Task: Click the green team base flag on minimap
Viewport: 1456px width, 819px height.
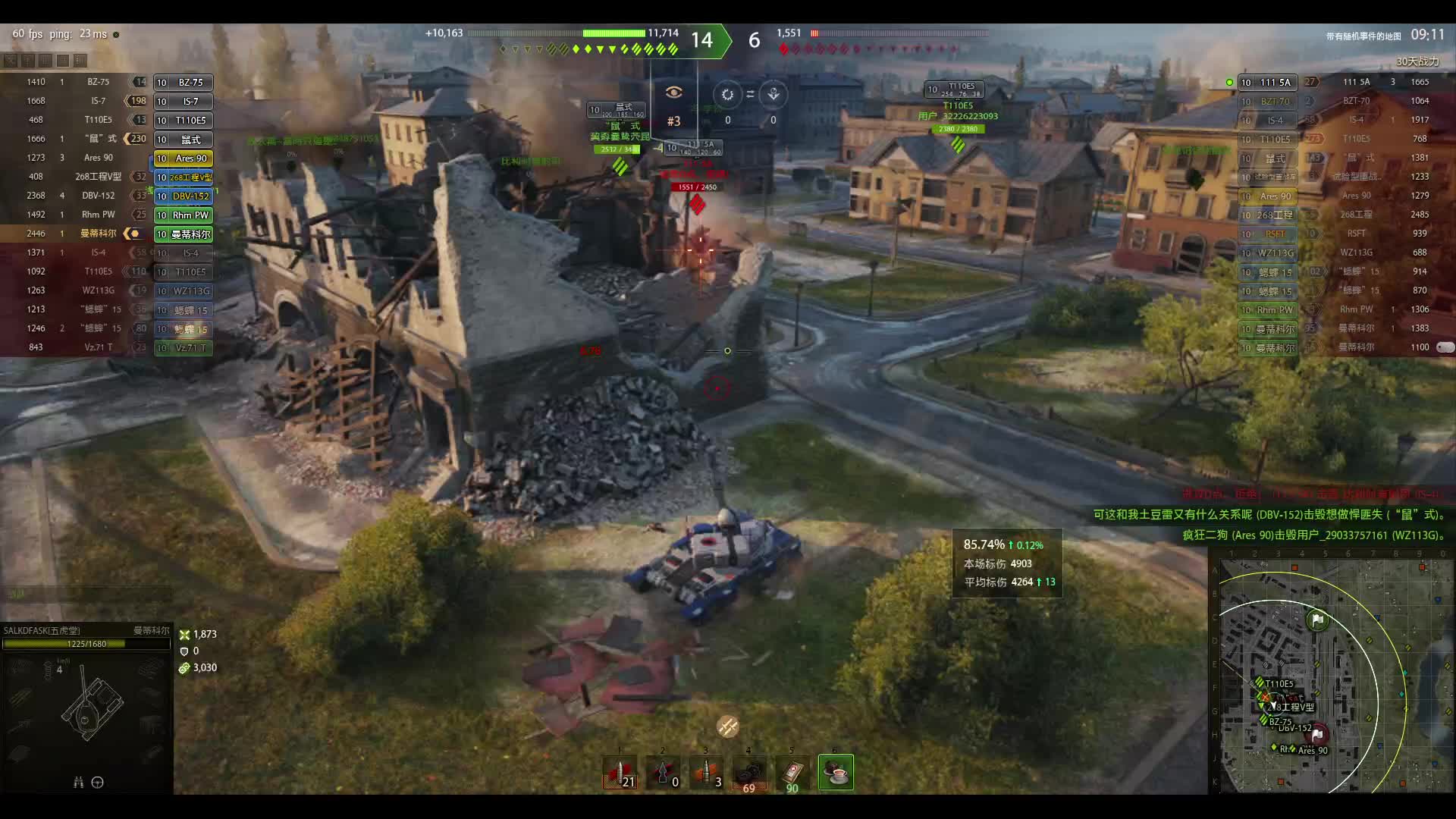Action: pyautogui.click(x=1317, y=620)
